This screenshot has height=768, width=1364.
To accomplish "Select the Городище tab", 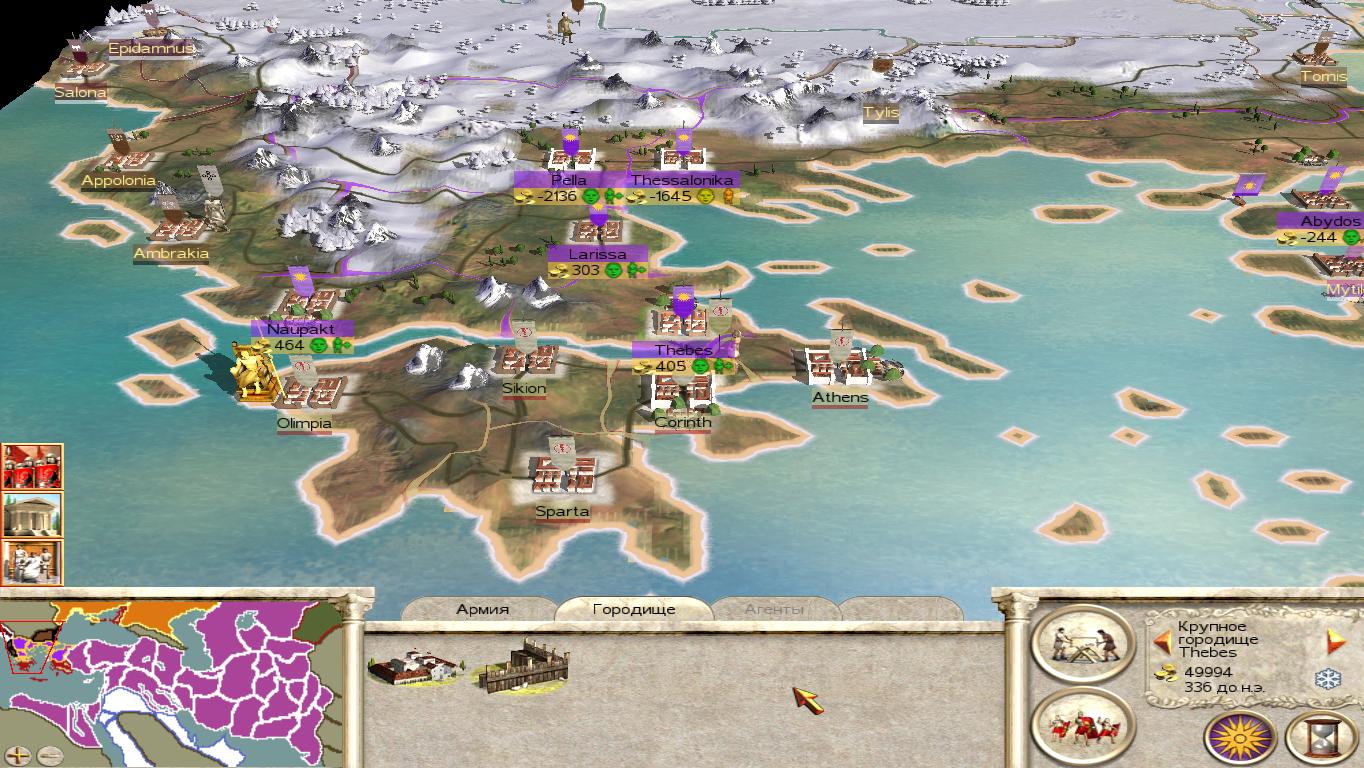I will coord(633,609).
